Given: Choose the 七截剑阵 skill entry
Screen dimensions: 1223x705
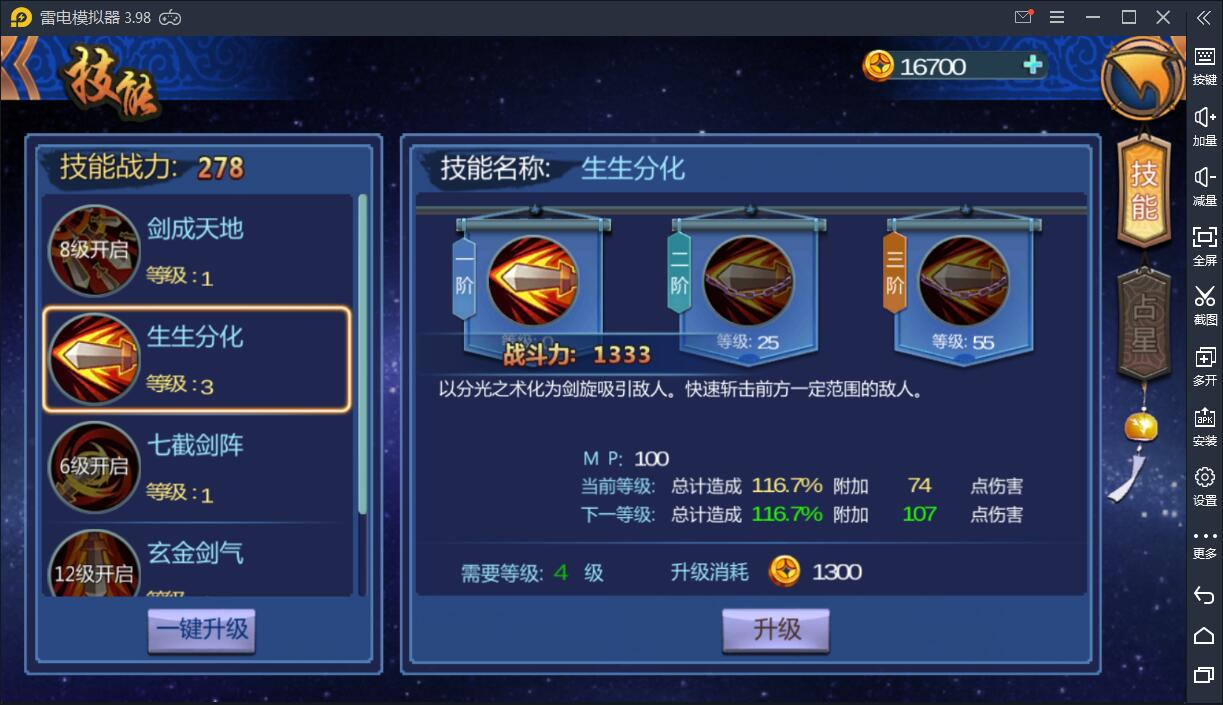Looking at the screenshot, I should [196, 467].
